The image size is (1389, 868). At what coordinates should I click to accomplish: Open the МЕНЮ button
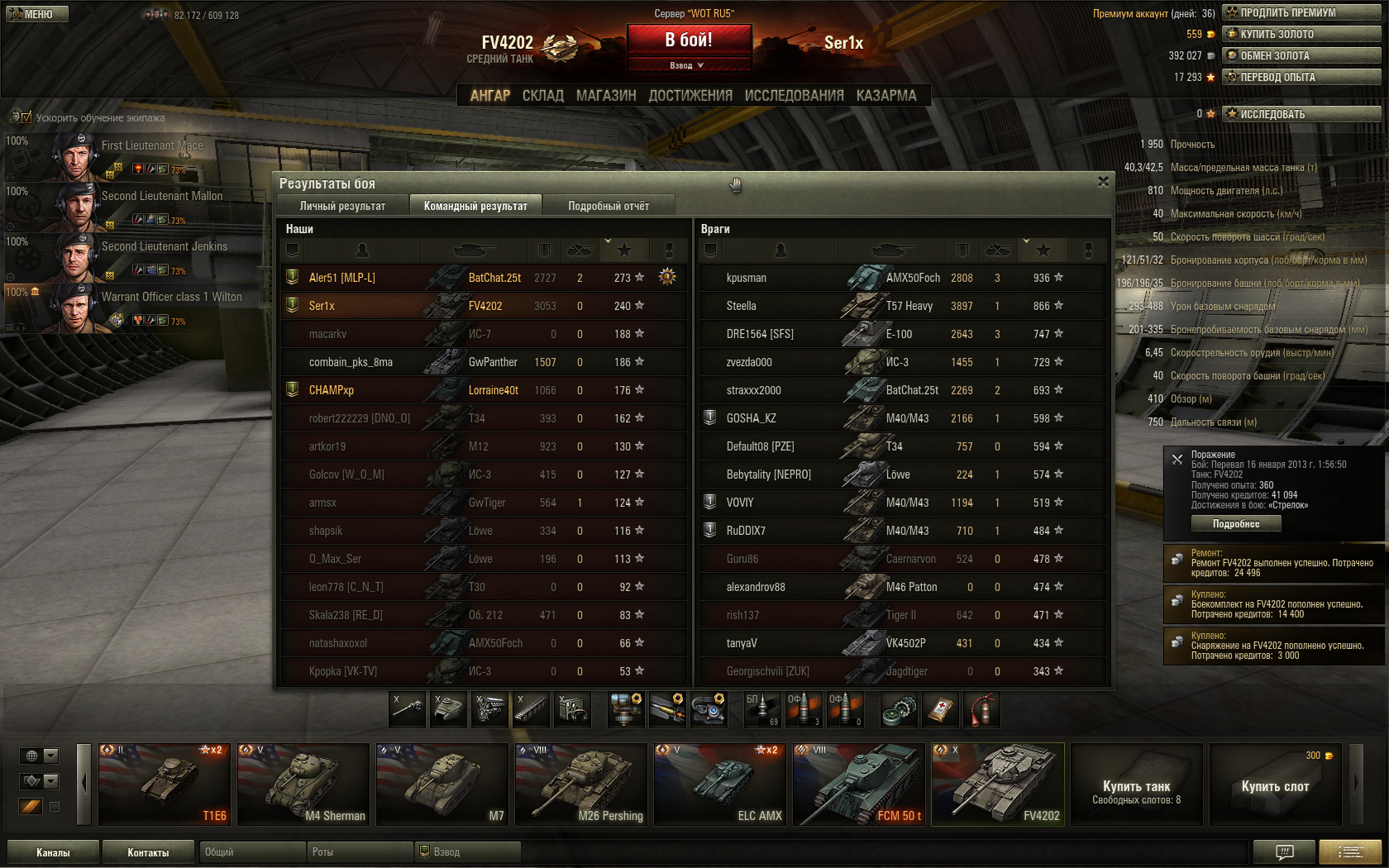click(x=37, y=14)
